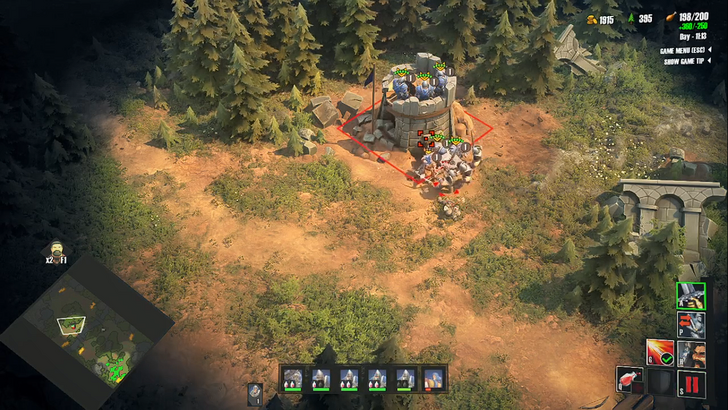728x410 pixels.
Task: Select the blue-armored unit portrait with red health
Action: tap(433, 379)
